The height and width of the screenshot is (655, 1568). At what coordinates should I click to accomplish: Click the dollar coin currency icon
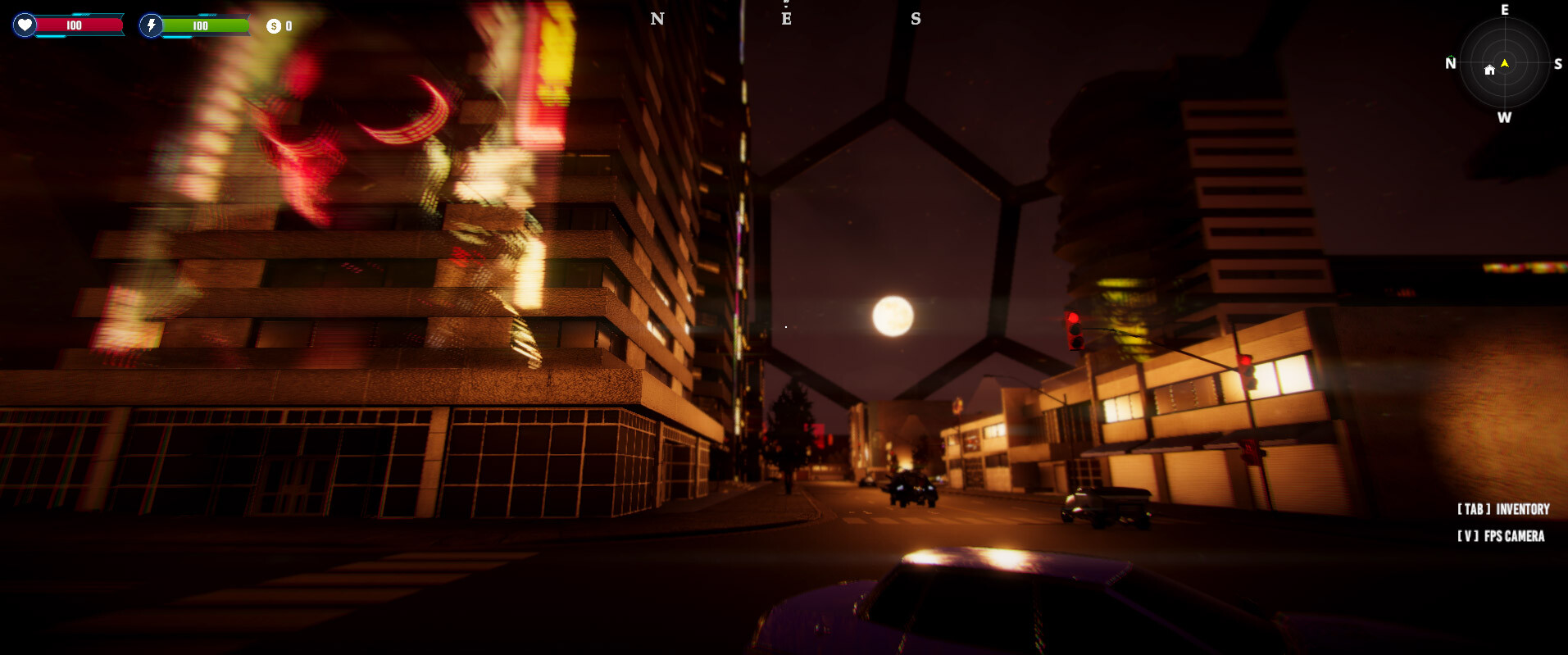point(273,25)
